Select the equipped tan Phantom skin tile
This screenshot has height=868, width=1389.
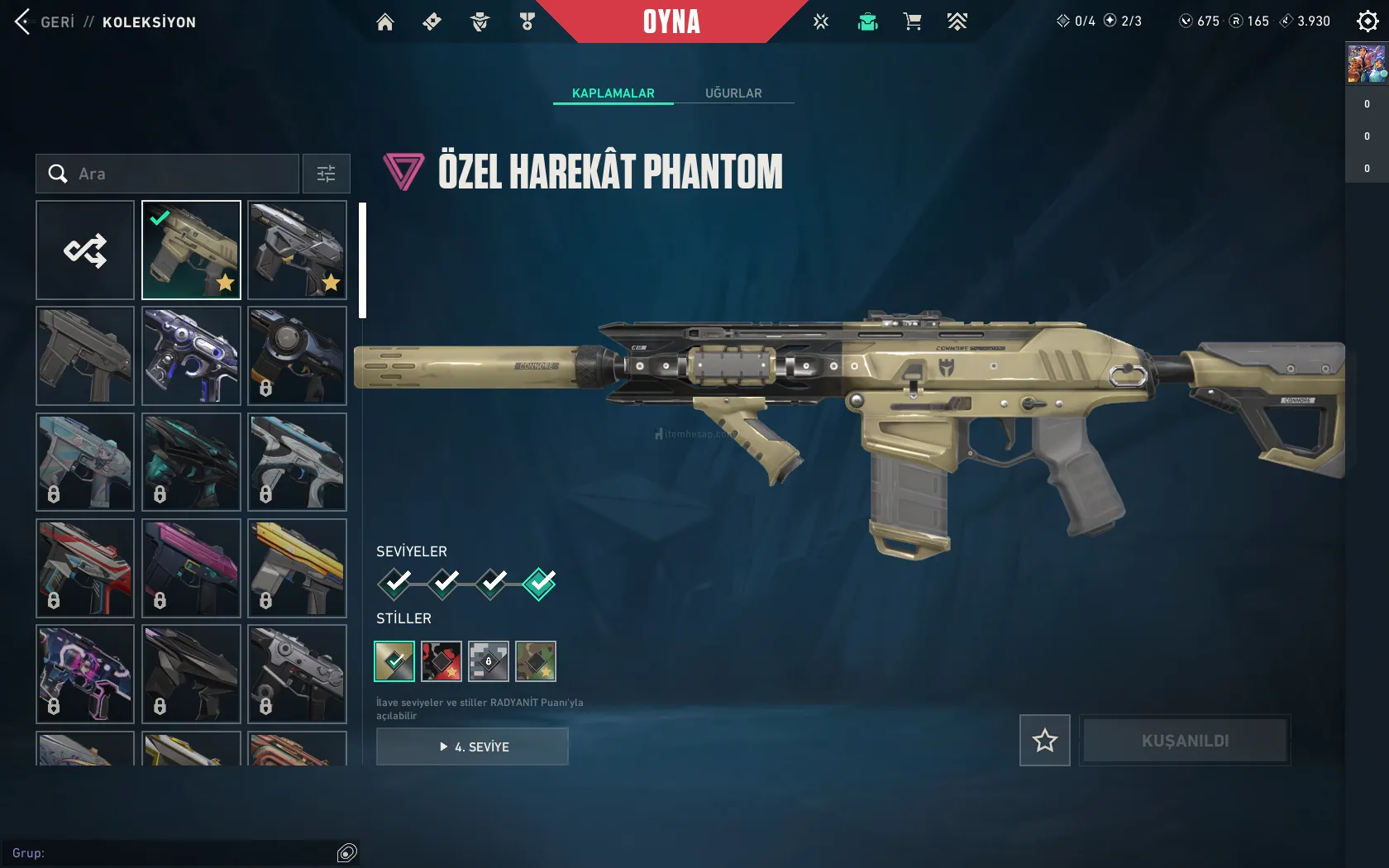[x=191, y=250]
